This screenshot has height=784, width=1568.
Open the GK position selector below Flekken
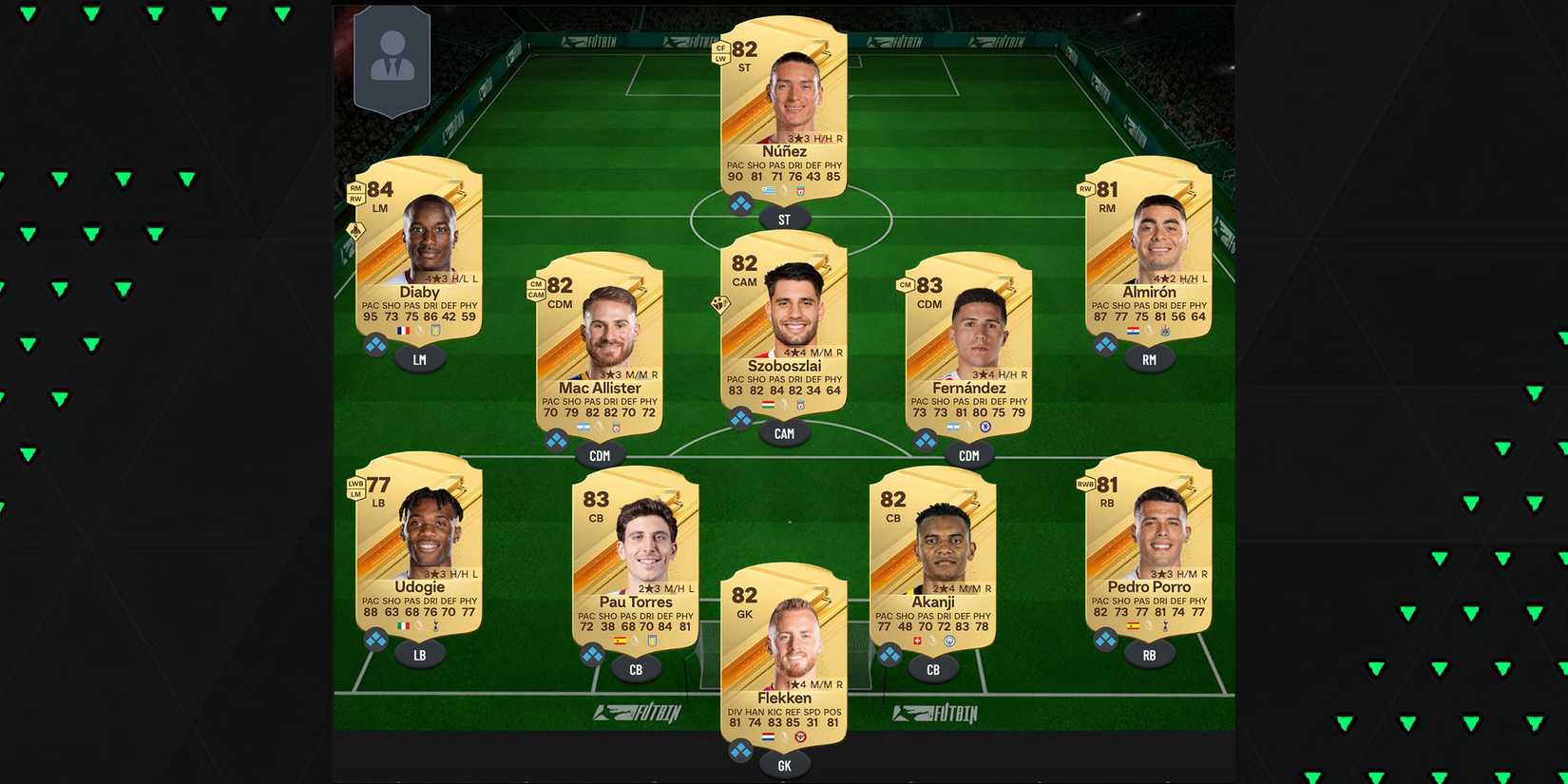pyautogui.click(x=784, y=763)
